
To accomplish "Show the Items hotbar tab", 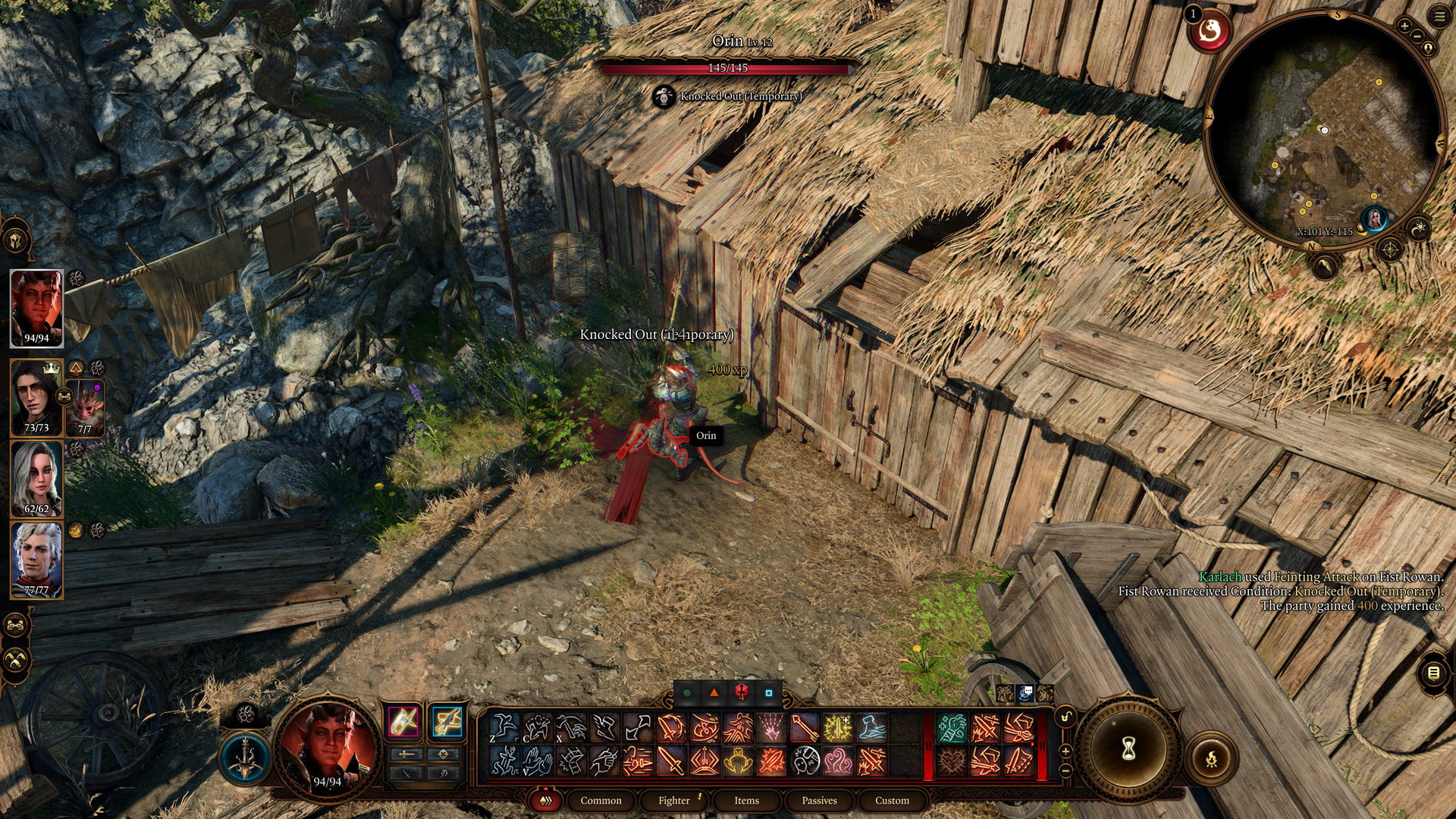I will pyautogui.click(x=746, y=800).
